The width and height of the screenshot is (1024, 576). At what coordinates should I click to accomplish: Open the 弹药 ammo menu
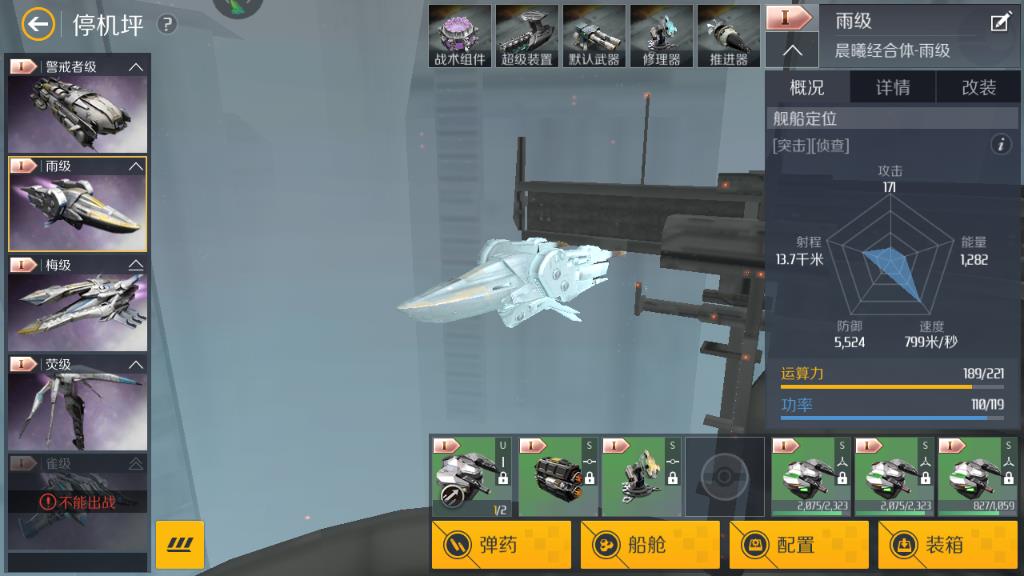pos(501,545)
